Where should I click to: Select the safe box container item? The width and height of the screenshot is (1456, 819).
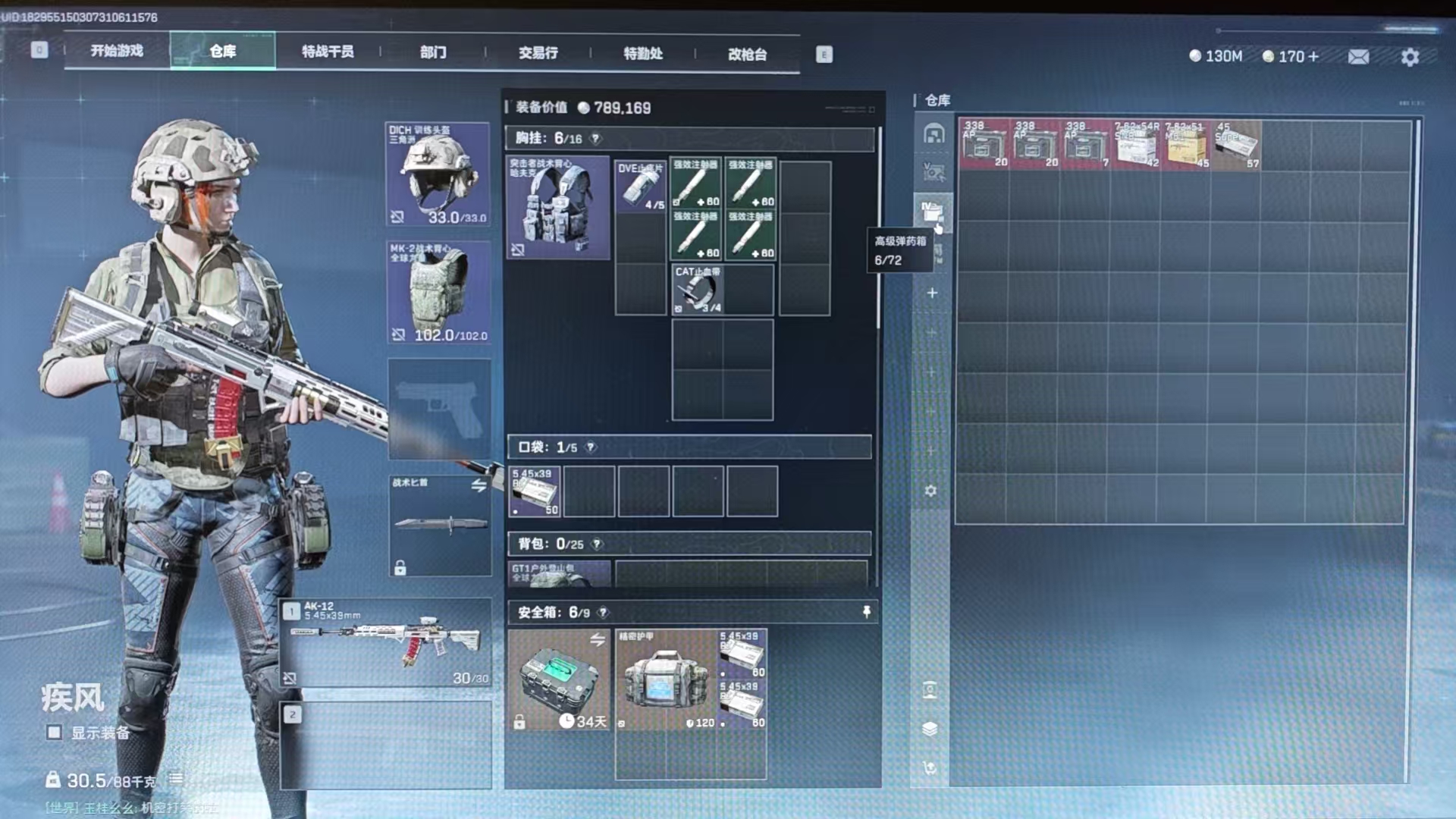(x=559, y=679)
